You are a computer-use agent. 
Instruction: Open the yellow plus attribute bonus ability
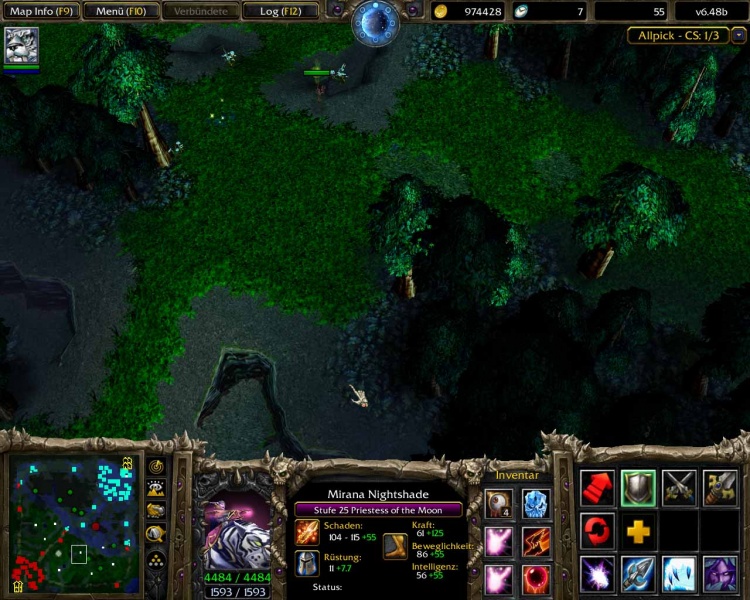coord(638,531)
